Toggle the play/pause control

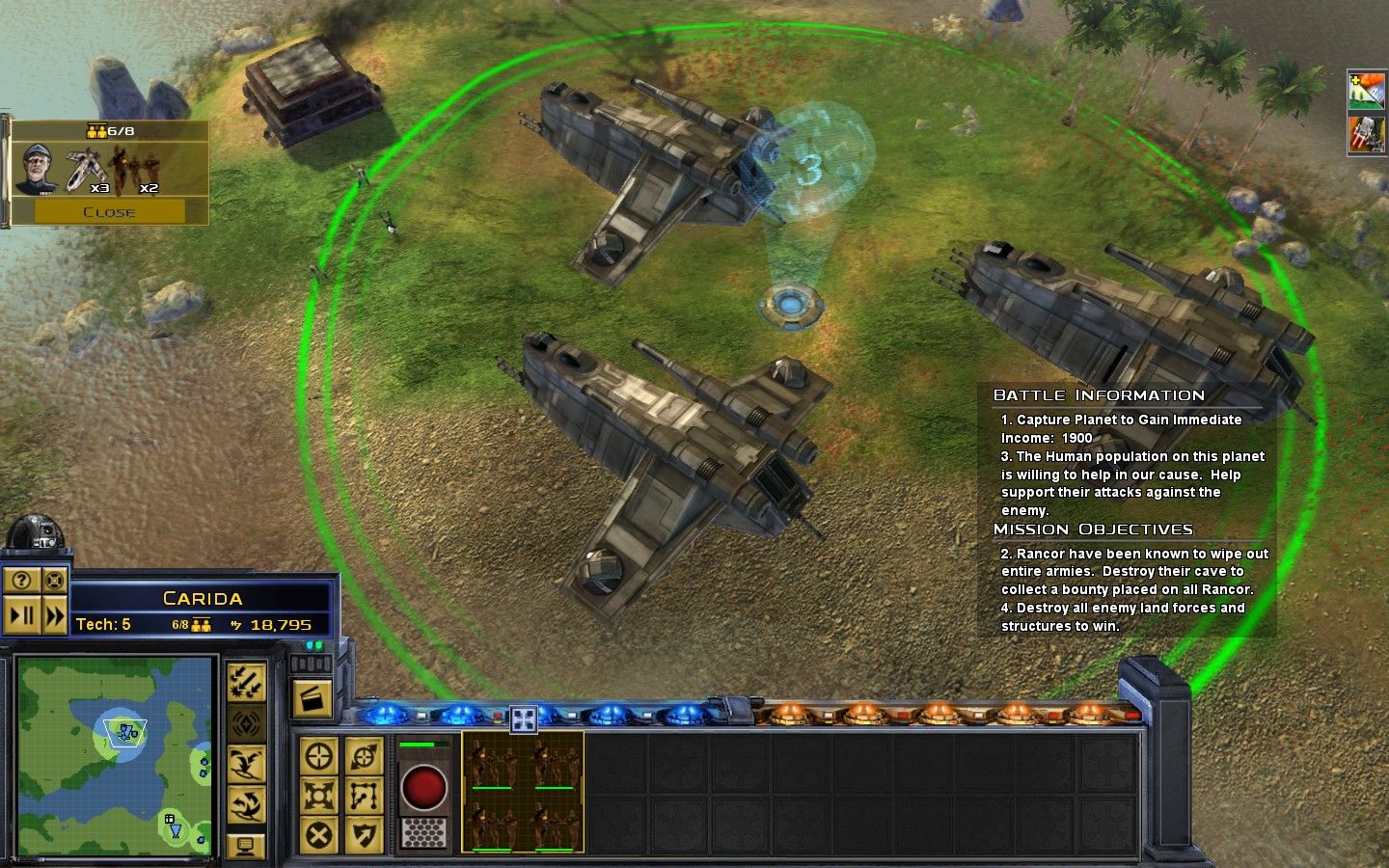pos(22,615)
